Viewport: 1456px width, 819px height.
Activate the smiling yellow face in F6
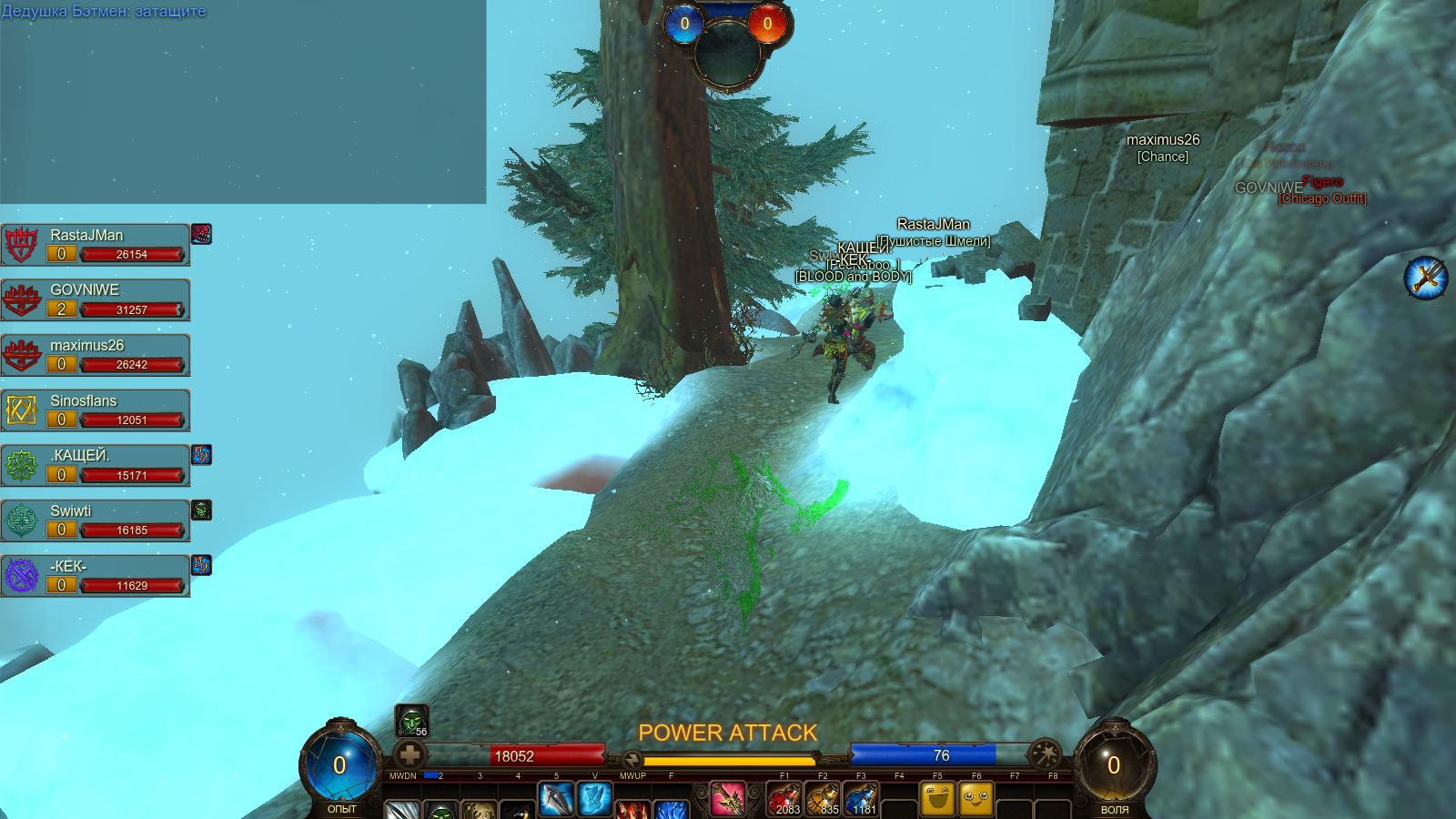(x=976, y=800)
